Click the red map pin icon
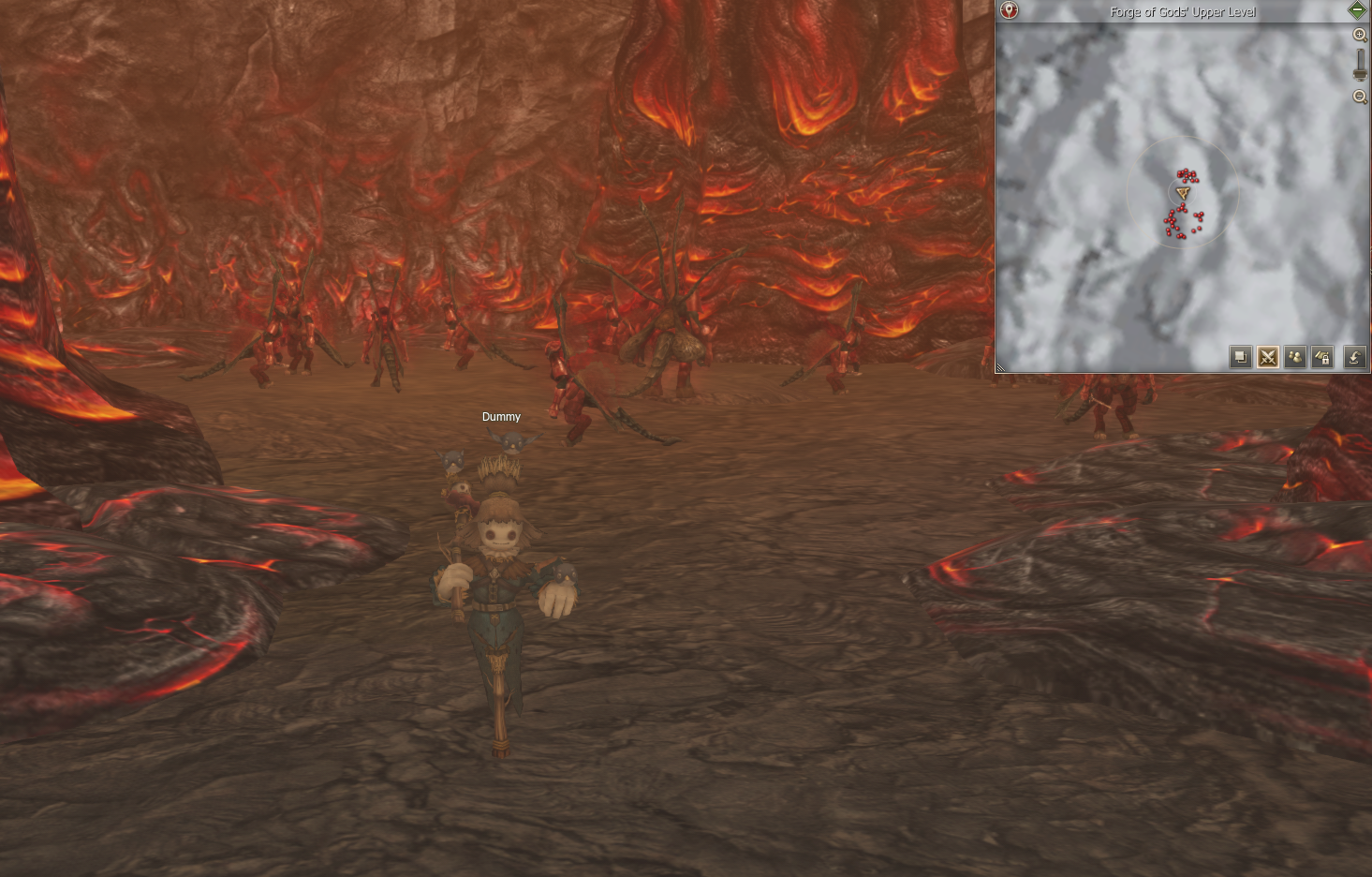1372x877 pixels. coord(1009,10)
